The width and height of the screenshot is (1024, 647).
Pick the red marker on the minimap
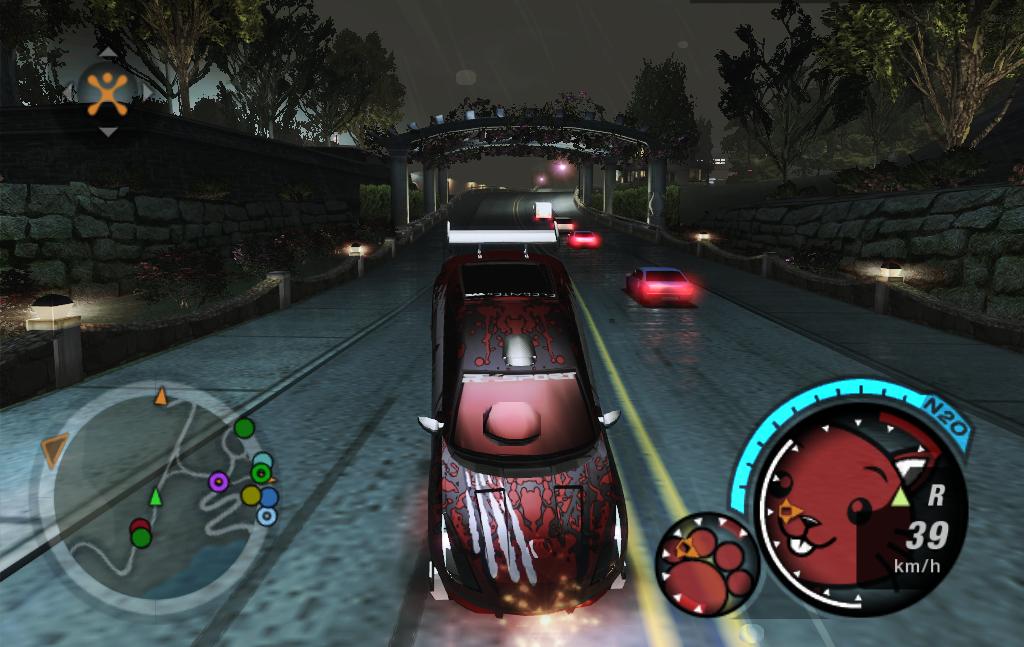click(x=139, y=526)
